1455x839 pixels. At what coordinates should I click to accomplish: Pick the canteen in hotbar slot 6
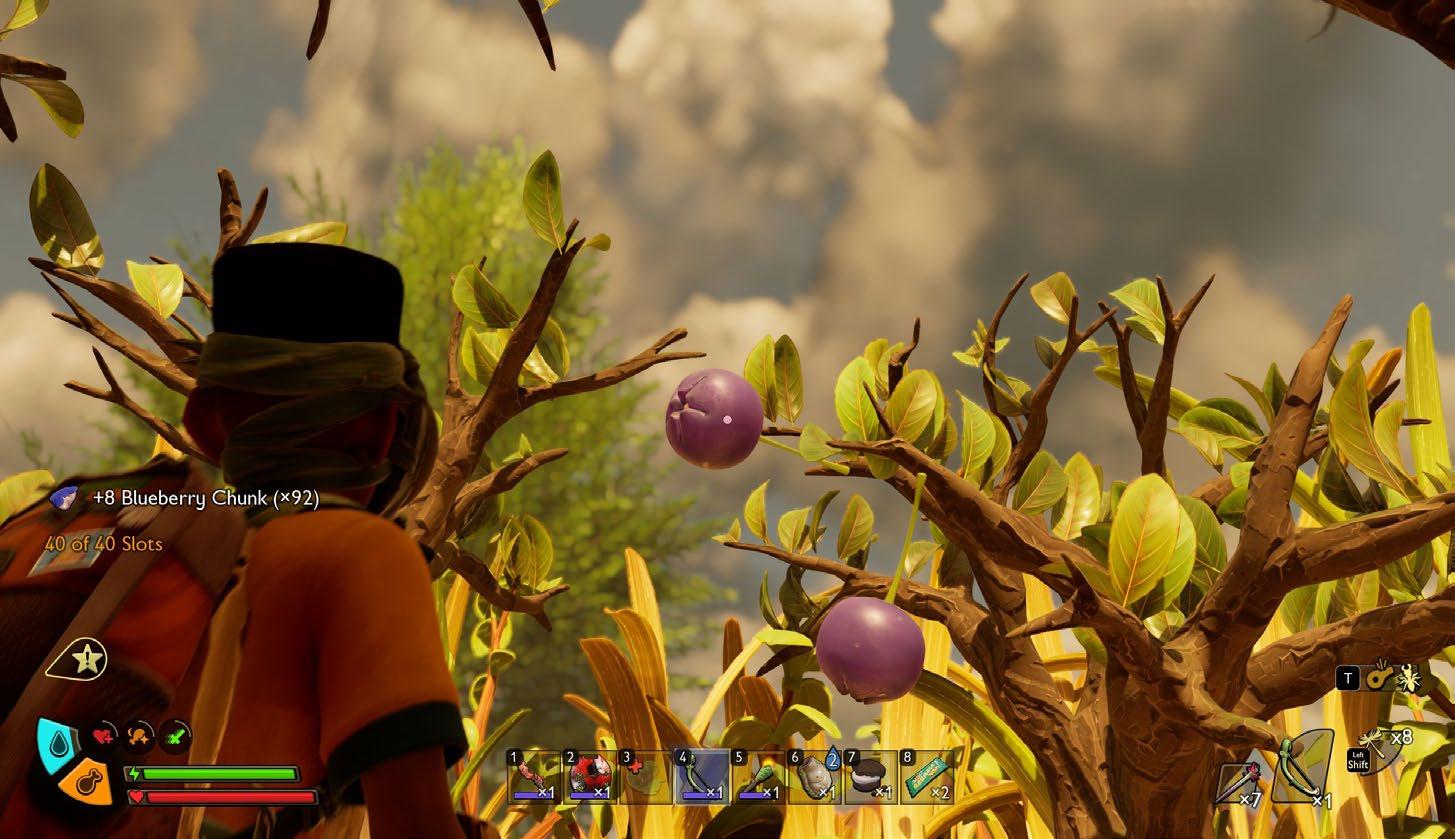pyautogui.click(x=814, y=777)
